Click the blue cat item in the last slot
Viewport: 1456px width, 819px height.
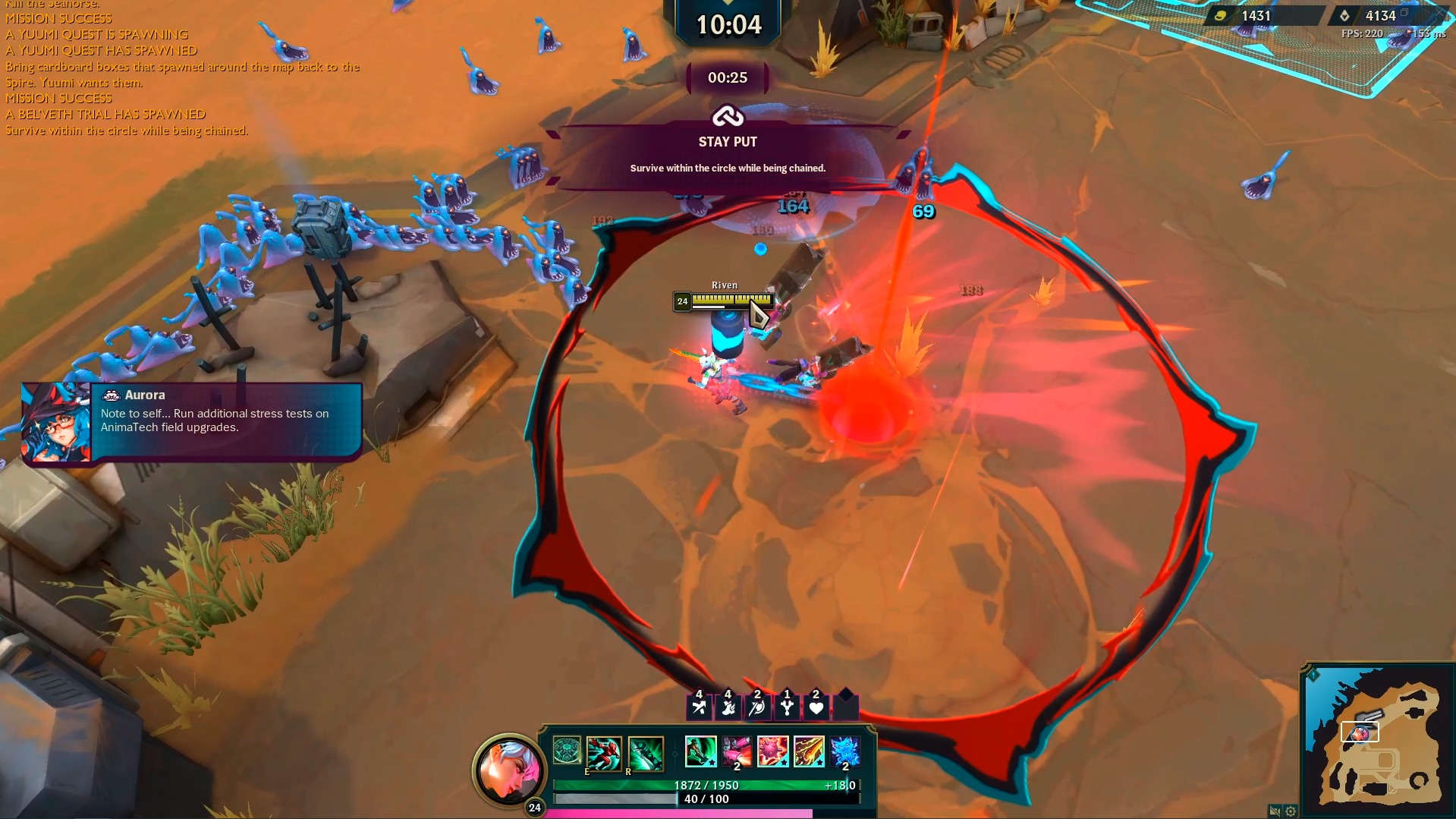[x=844, y=751]
